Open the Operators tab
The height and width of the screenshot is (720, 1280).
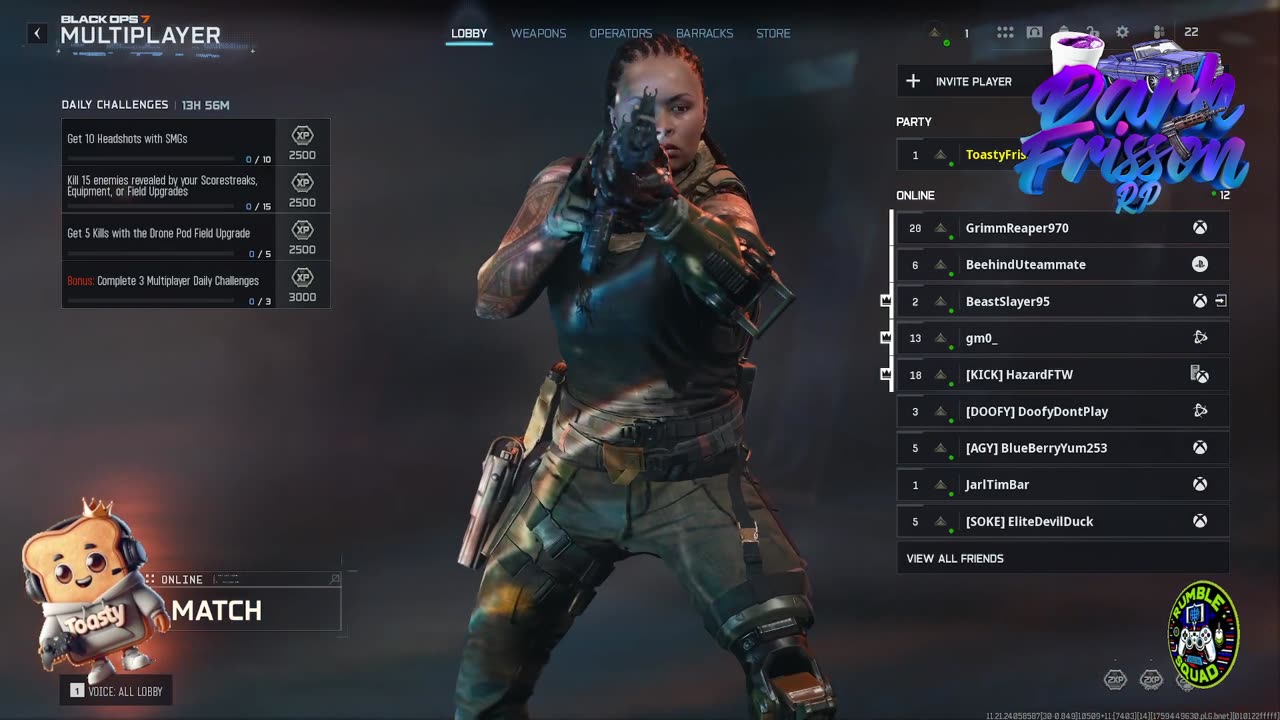[620, 33]
